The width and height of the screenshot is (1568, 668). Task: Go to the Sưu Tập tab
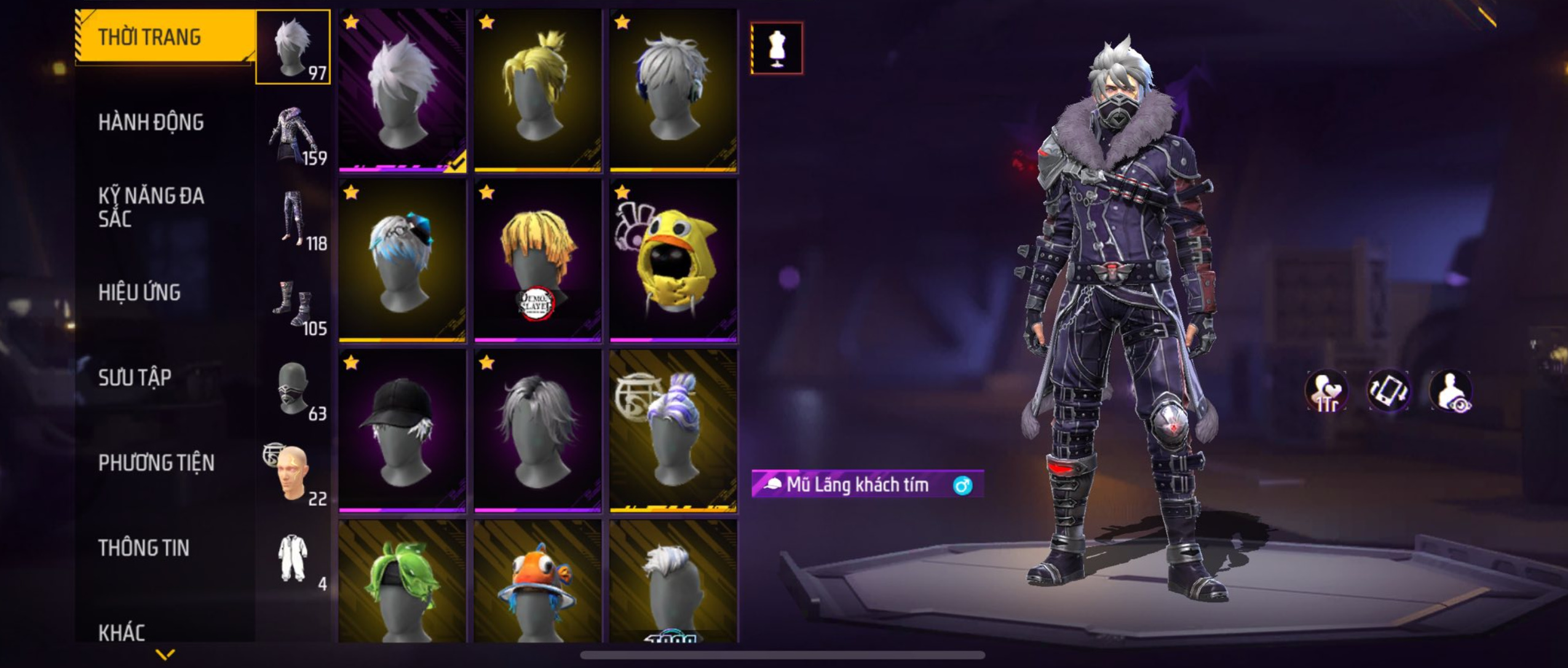pos(135,377)
